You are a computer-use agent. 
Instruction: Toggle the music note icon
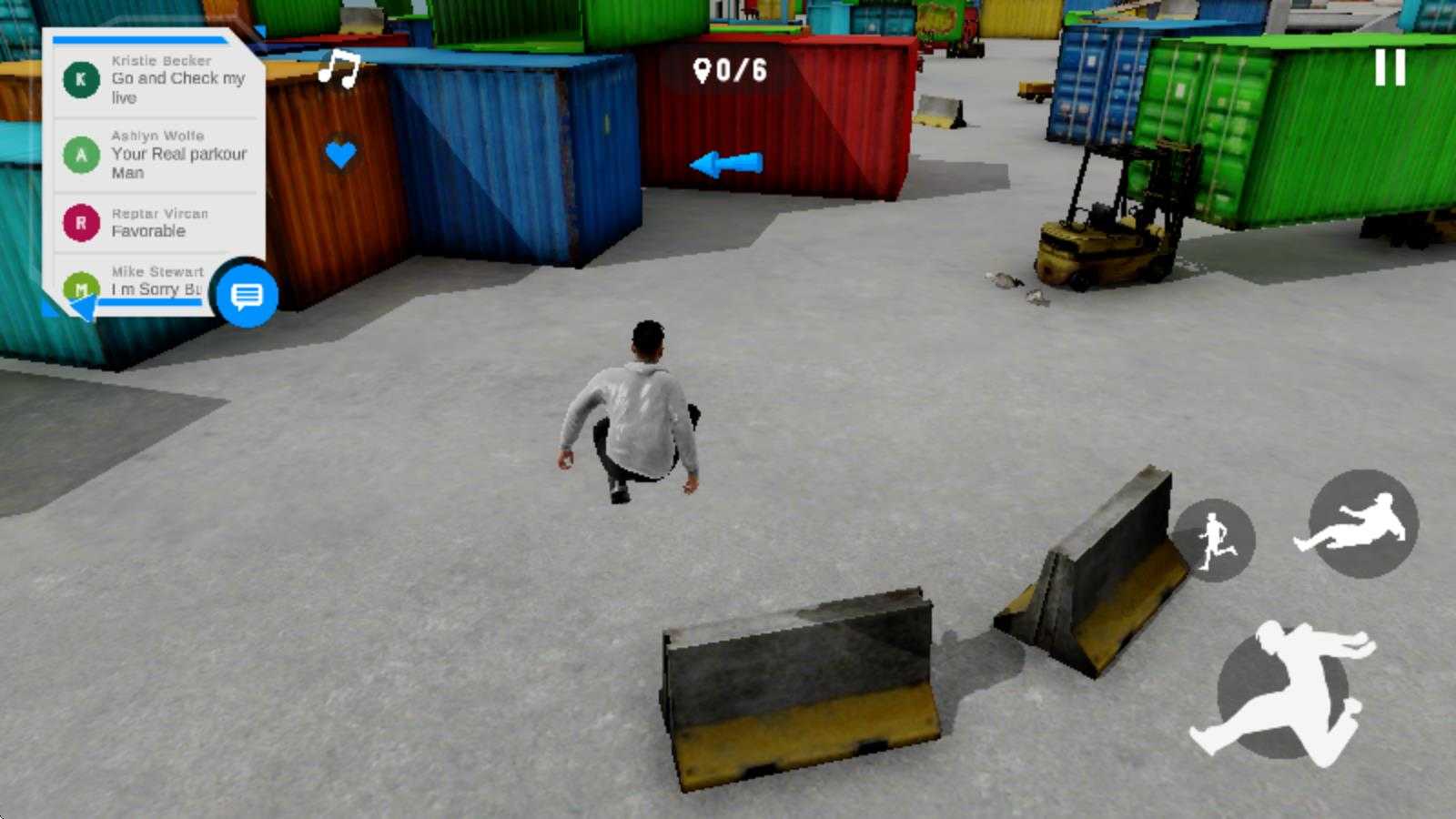[x=339, y=68]
